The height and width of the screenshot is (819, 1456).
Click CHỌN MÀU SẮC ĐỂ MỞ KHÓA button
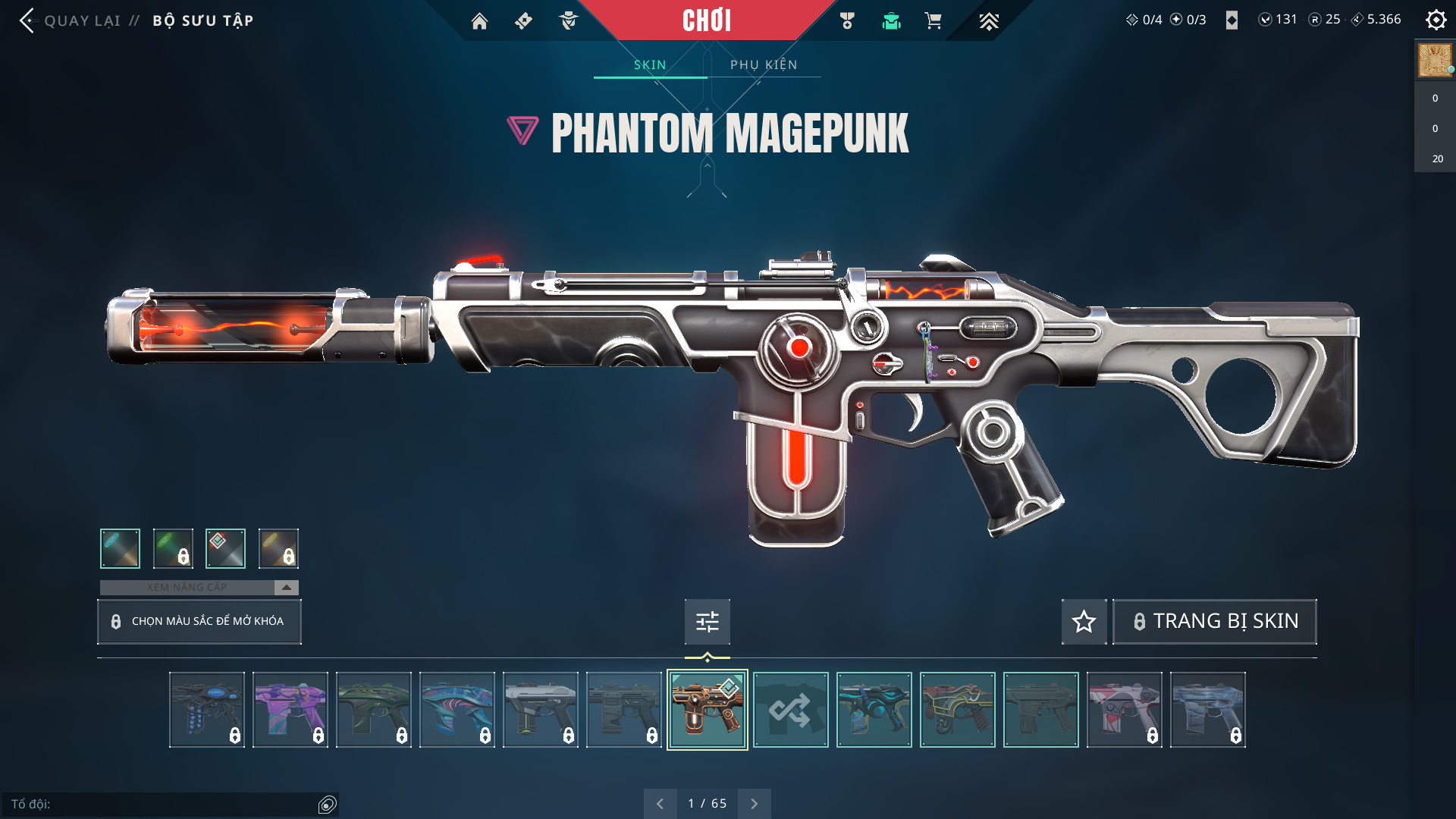[199, 621]
